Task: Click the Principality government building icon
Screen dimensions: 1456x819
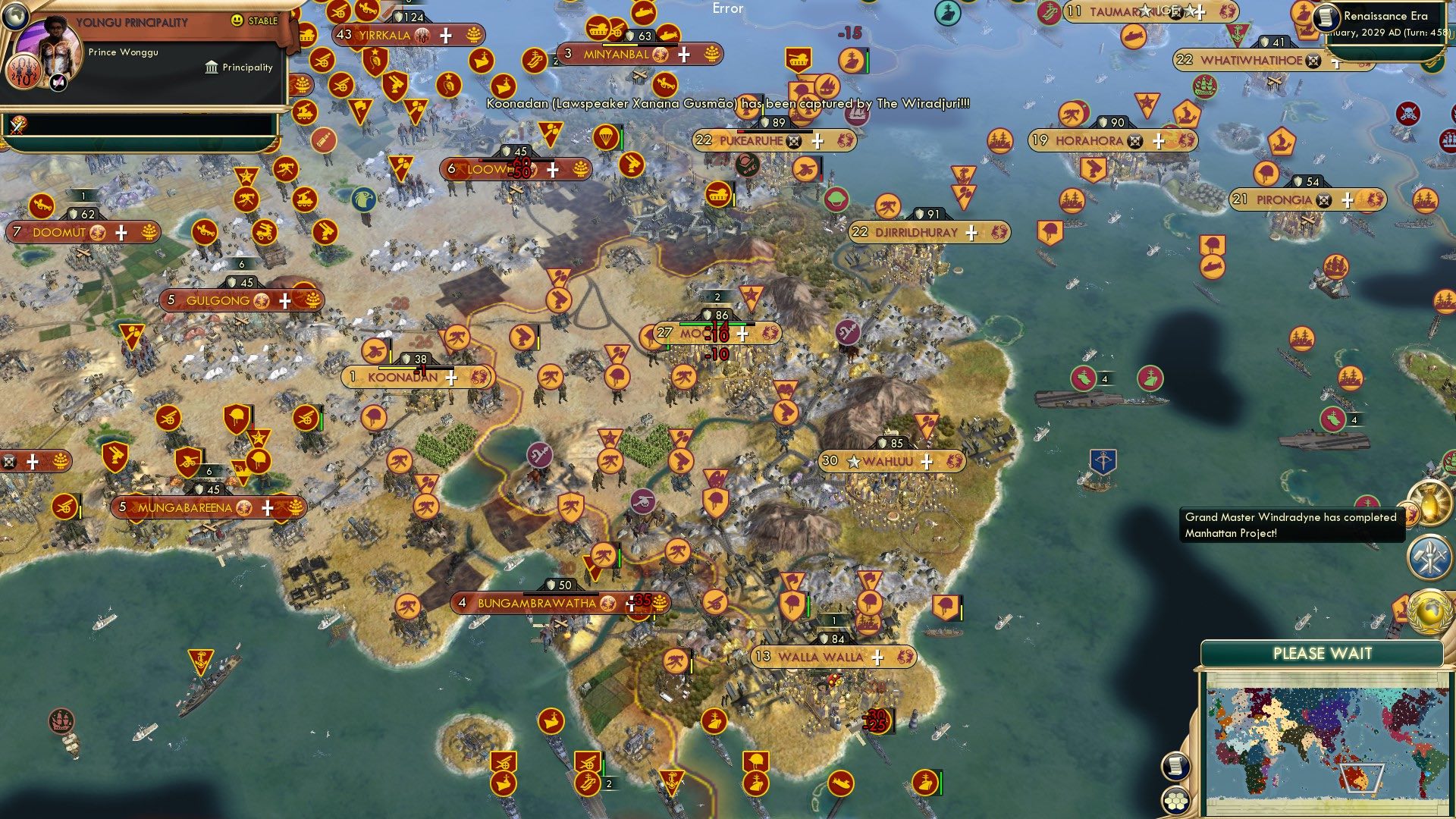Action: pos(212,68)
